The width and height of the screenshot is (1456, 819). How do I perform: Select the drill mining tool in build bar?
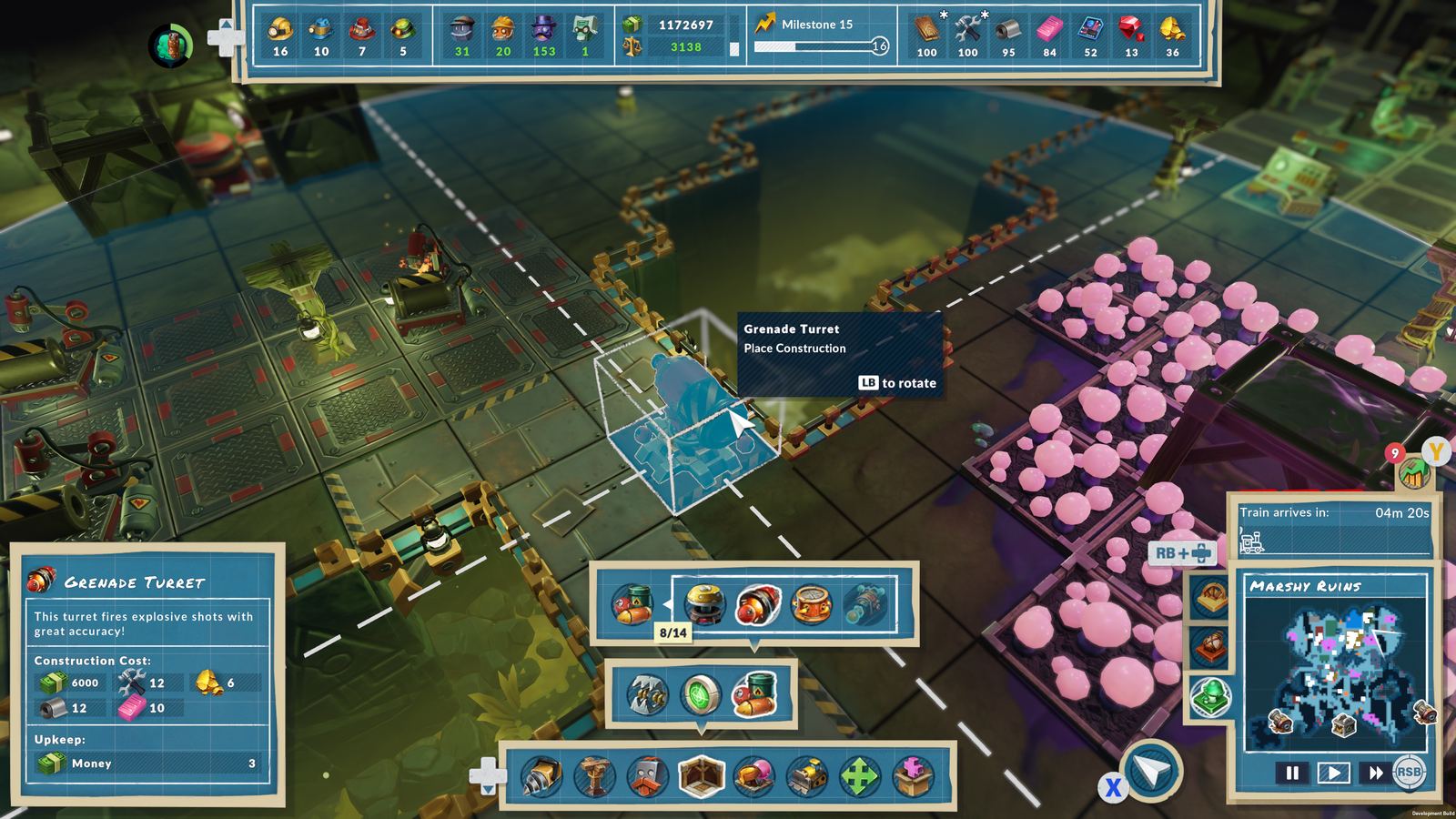click(x=541, y=777)
